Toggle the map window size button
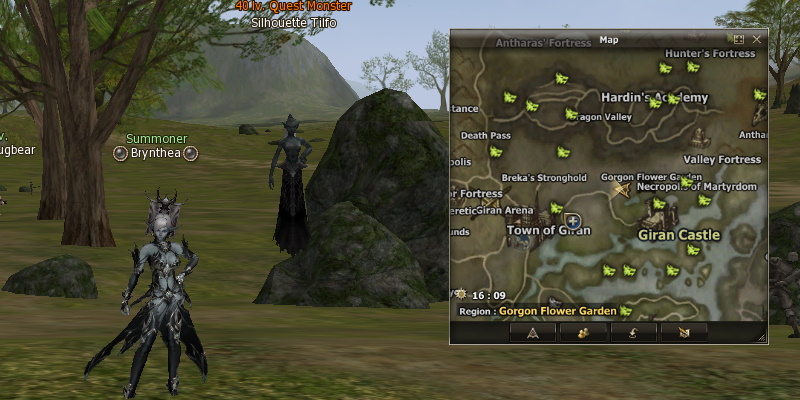The width and height of the screenshot is (800, 400). pos(739,39)
